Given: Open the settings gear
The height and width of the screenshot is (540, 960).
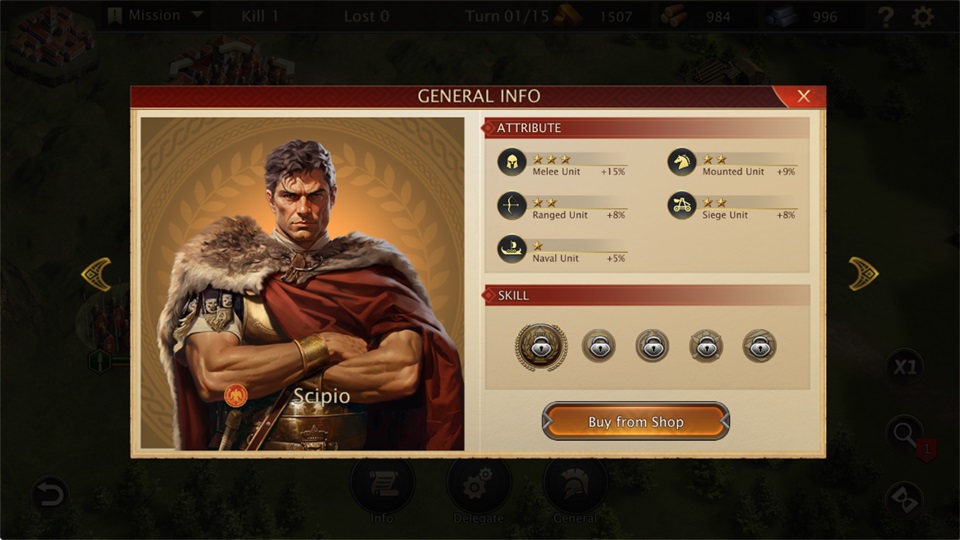Looking at the screenshot, I should click(x=923, y=16).
